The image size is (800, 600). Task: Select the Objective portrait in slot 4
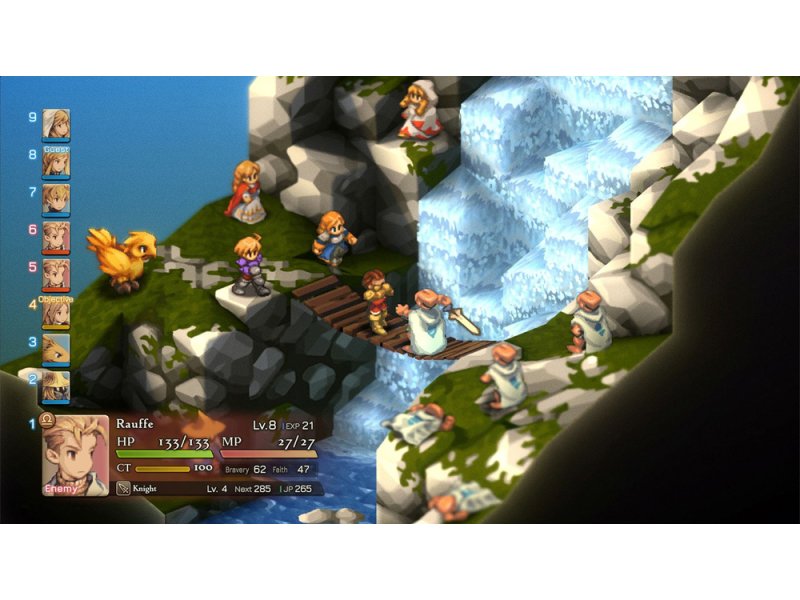[x=56, y=312]
